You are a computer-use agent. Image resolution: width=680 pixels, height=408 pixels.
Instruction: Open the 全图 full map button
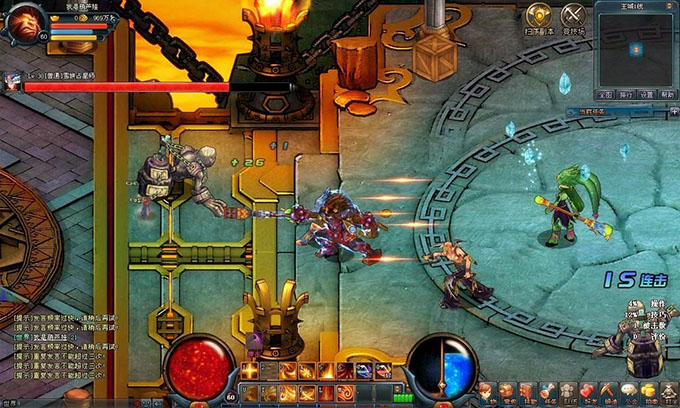tap(606, 95)
